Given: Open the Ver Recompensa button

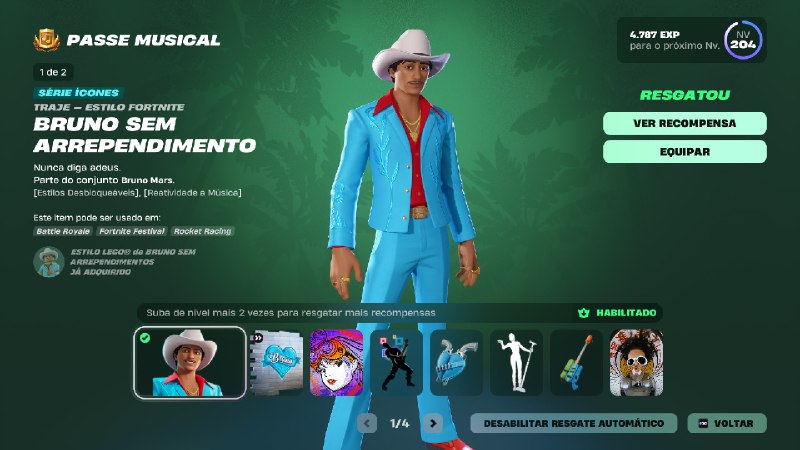Looking at the screenshot, I should (x=684, y=123).
